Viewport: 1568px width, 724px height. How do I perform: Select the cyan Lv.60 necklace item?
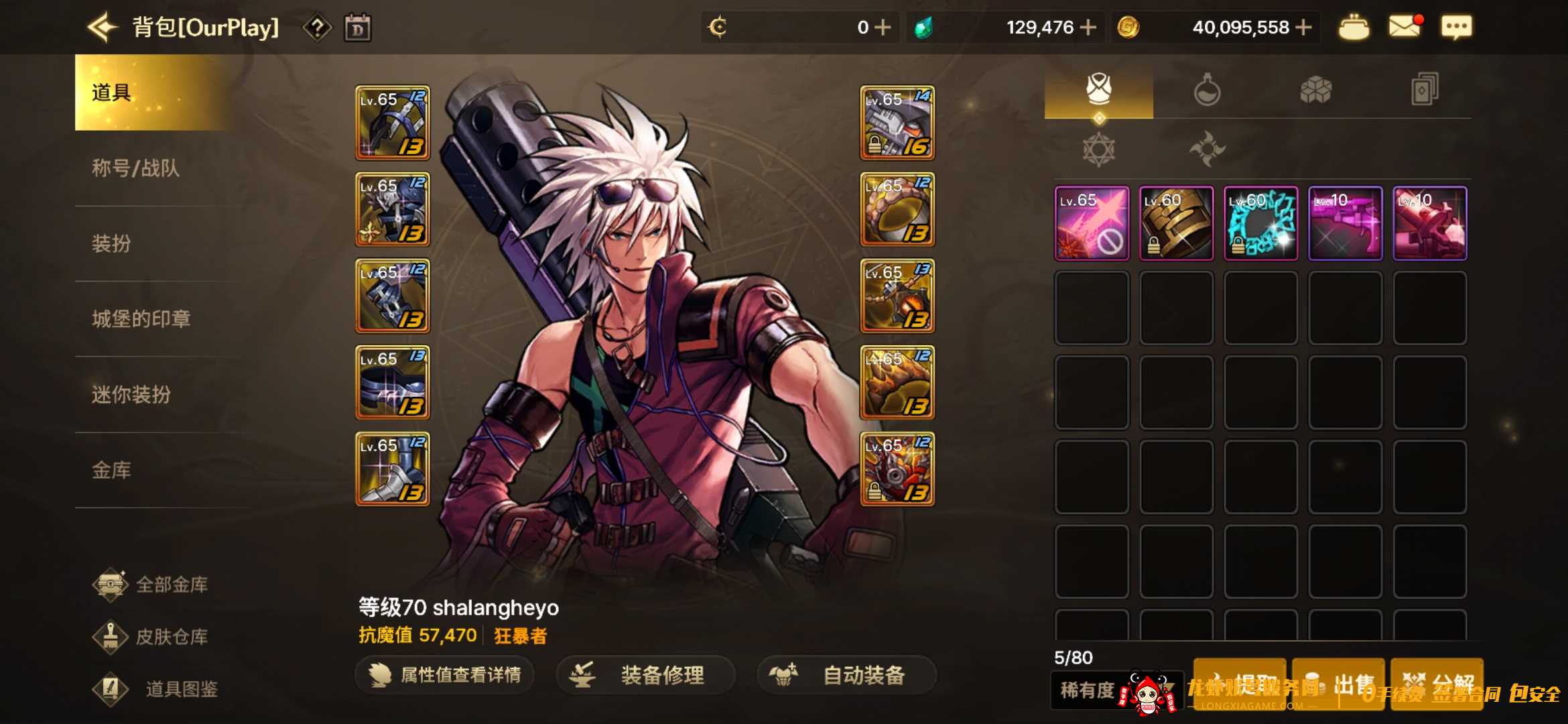[1260, 223]
